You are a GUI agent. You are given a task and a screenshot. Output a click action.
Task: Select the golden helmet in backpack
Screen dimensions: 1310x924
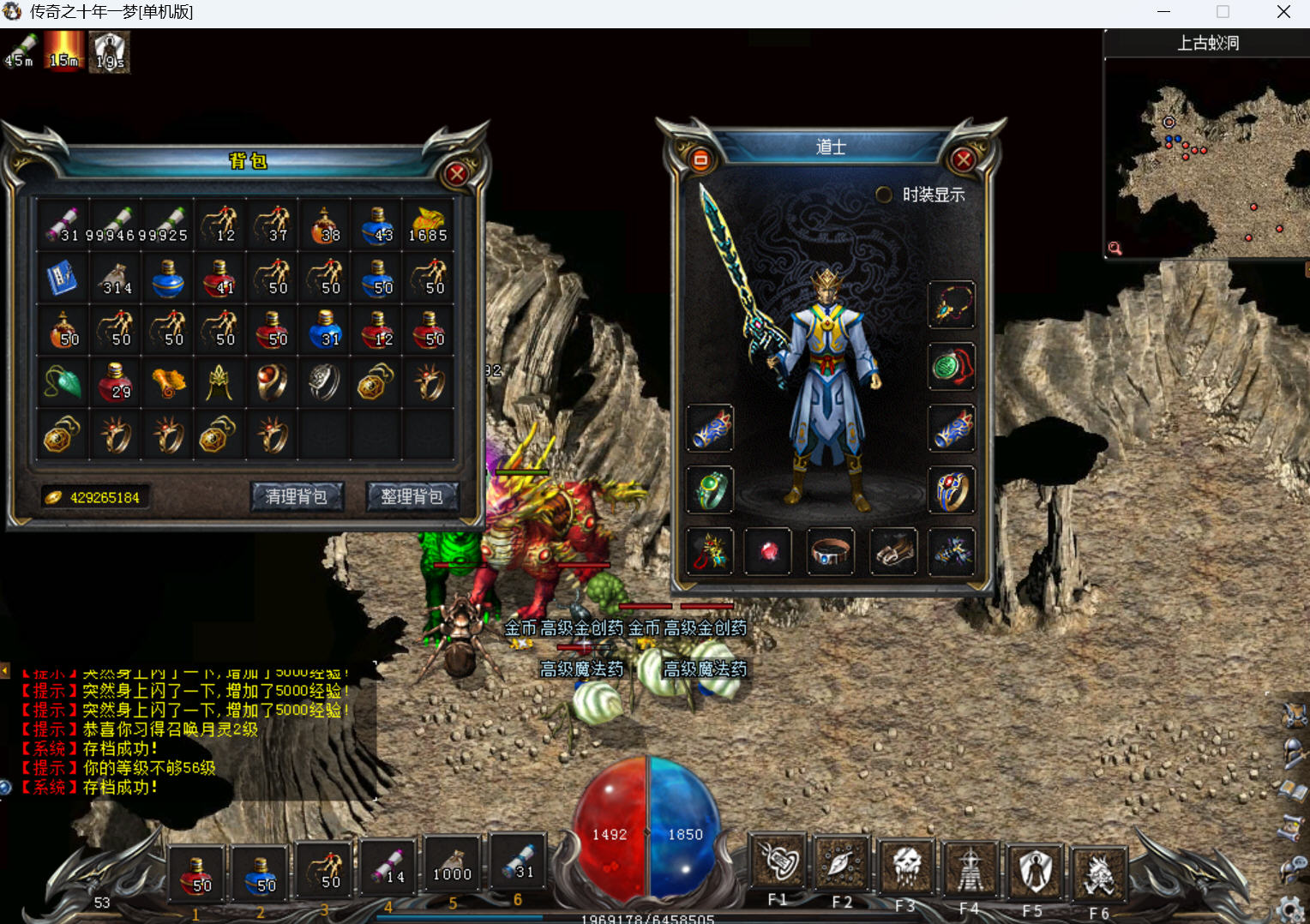point(219,382)
